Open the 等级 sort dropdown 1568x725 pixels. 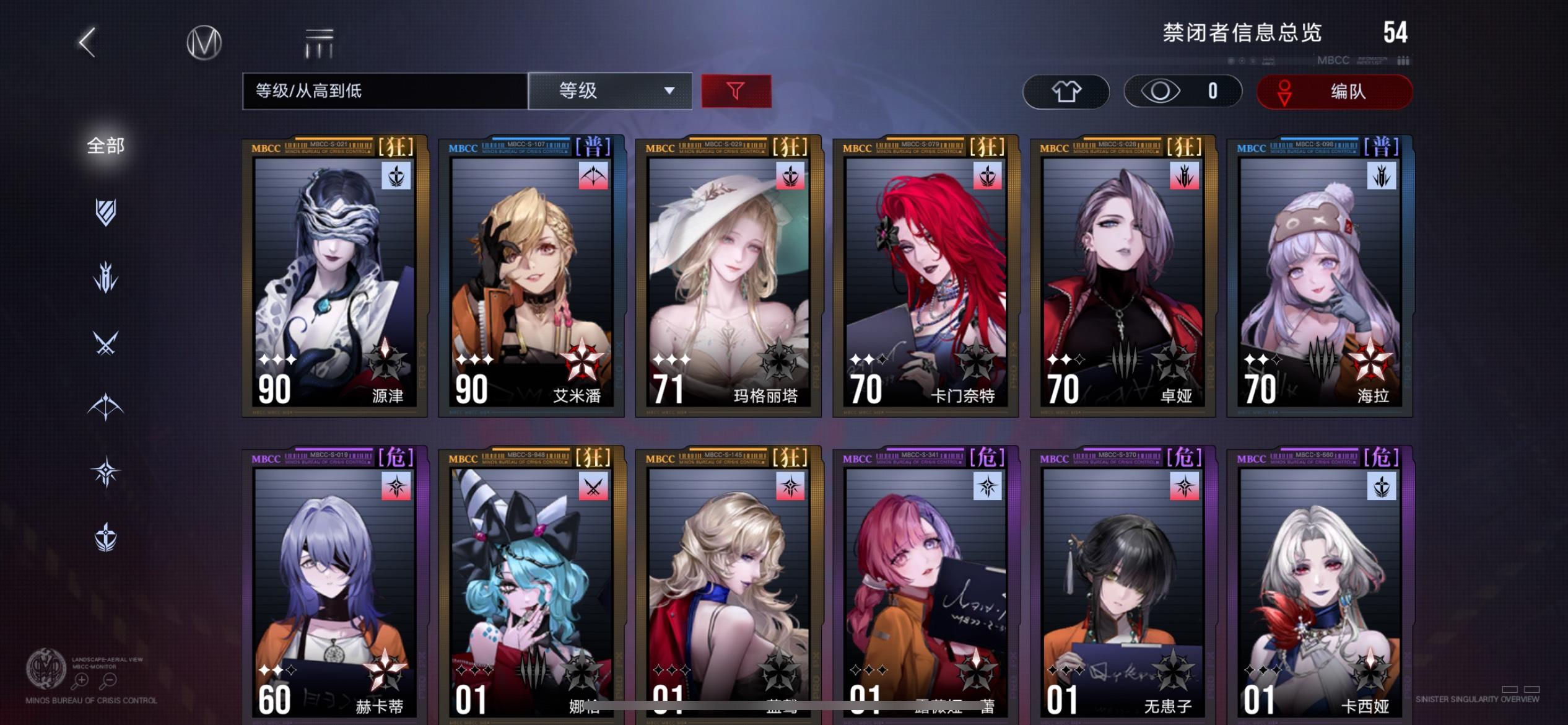pyautogui.click(x=610, y=91)
